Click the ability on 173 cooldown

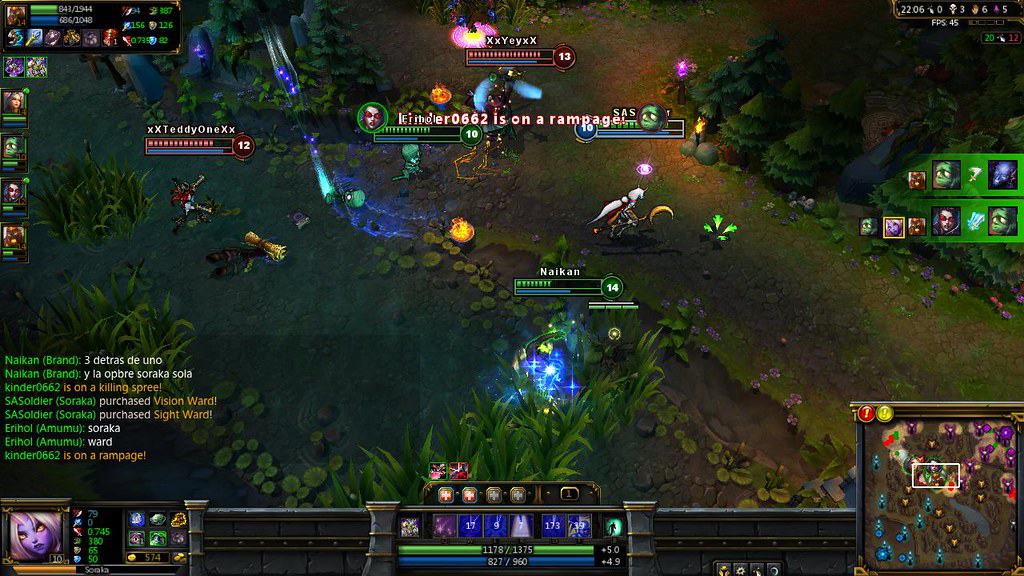pyautogui.click(x=552, y=525)
